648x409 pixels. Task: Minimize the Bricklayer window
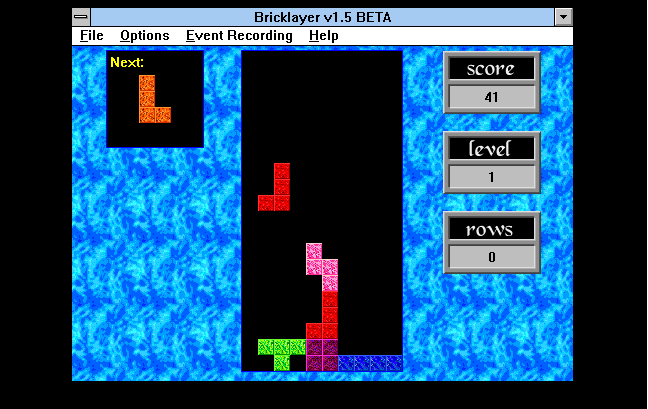point(564,17)
